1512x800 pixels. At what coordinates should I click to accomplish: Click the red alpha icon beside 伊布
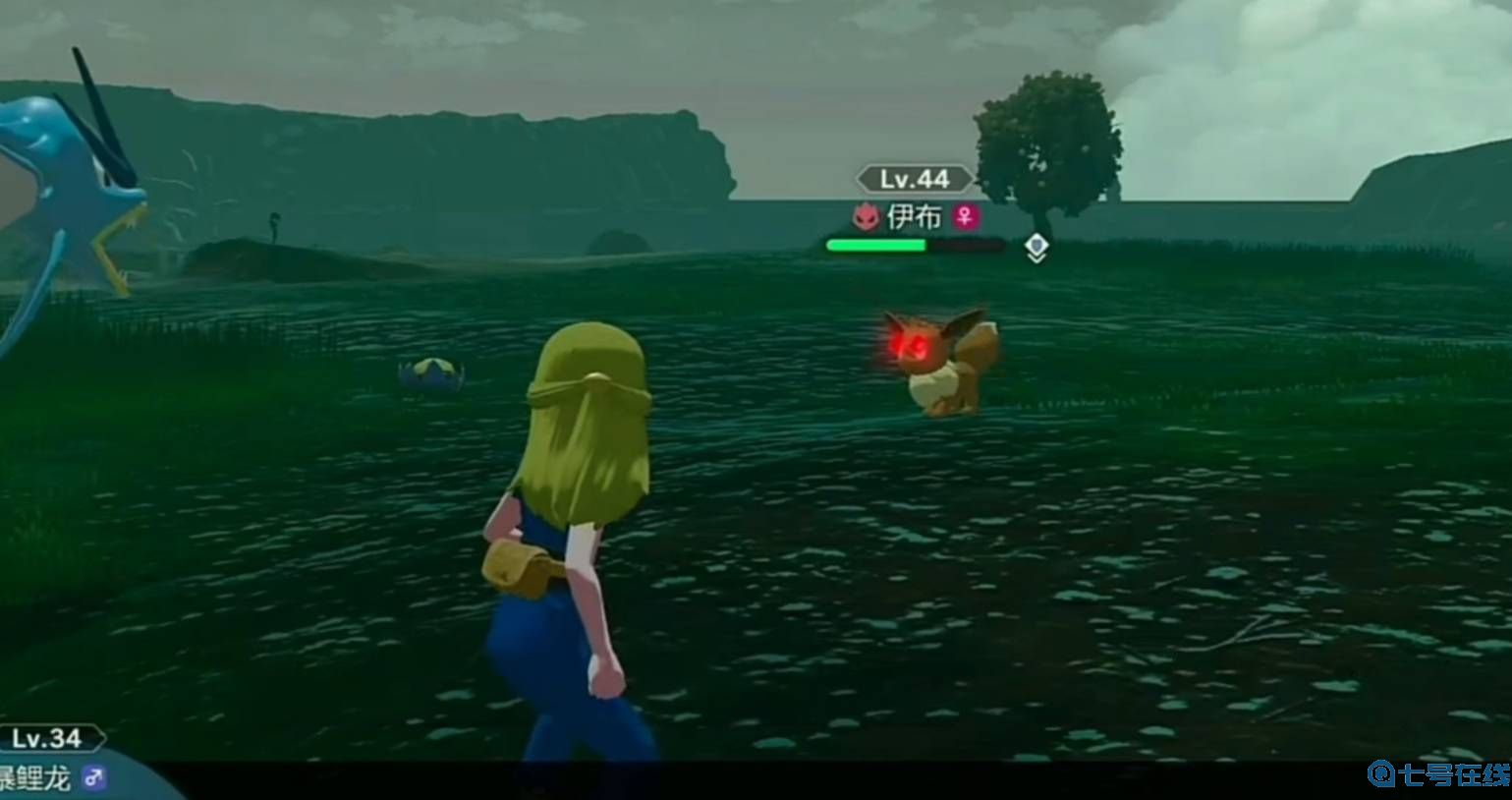tap(866, 216)
